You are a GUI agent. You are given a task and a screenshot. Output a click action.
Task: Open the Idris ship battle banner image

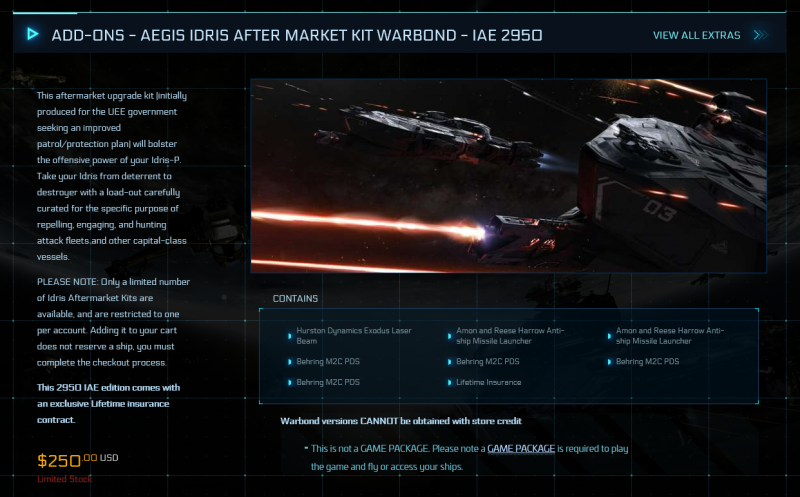508,176
